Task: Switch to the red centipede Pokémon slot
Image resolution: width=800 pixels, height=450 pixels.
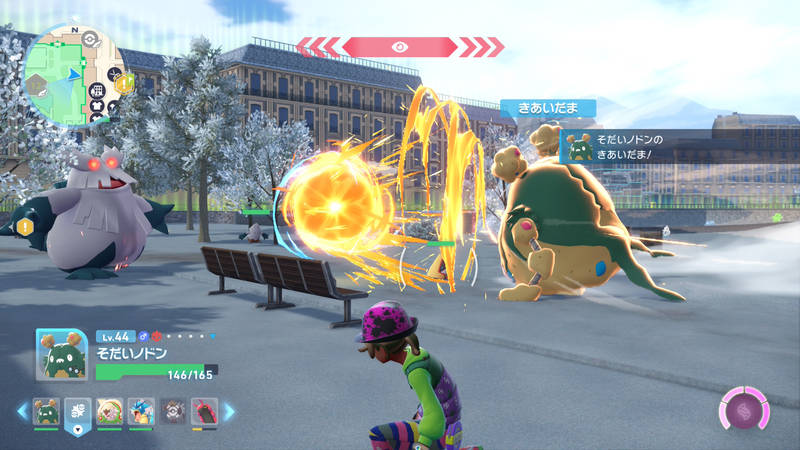Action: pyautogui.click(x=204, y=411)
